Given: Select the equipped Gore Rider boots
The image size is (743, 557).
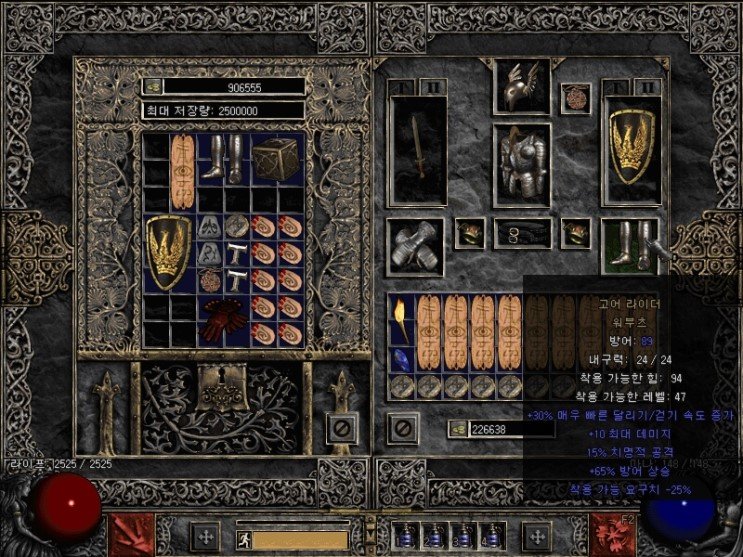Looking at the screenshot, I should [x=630, y=246].
